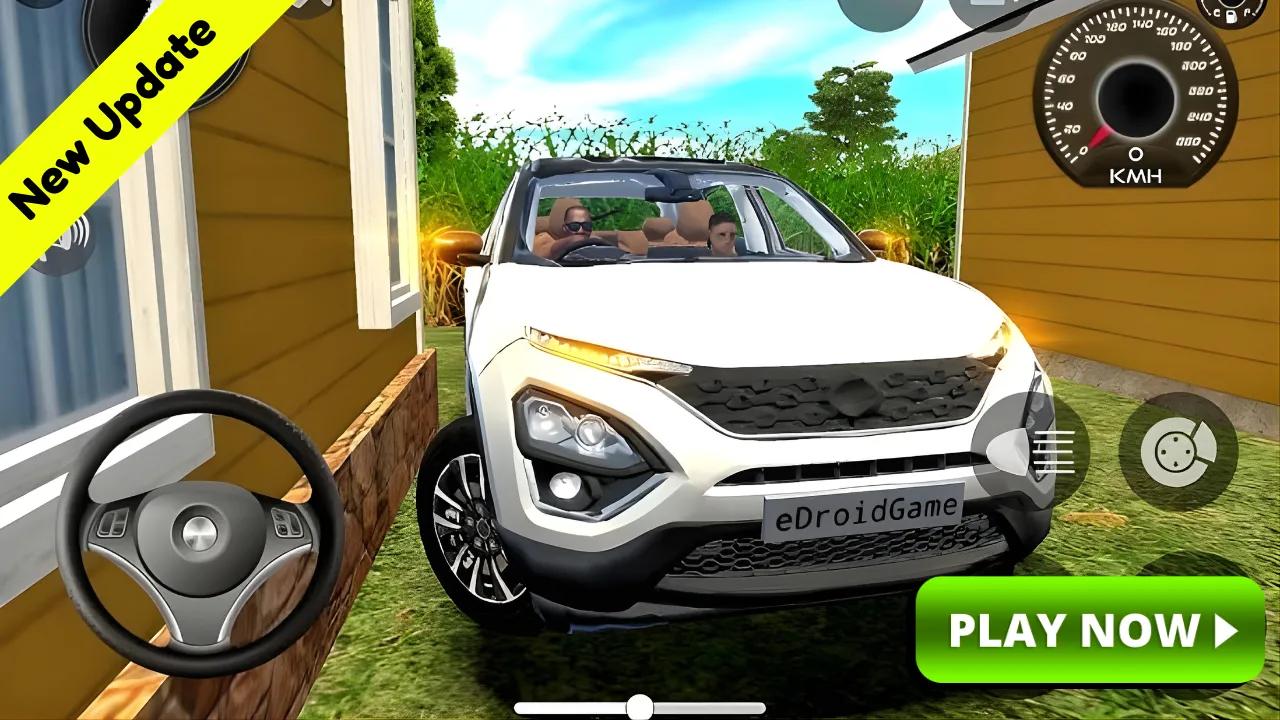Click the partially hidden icon above the windshield
This screenshot has height=720, width=1280.
click(880, 10)
